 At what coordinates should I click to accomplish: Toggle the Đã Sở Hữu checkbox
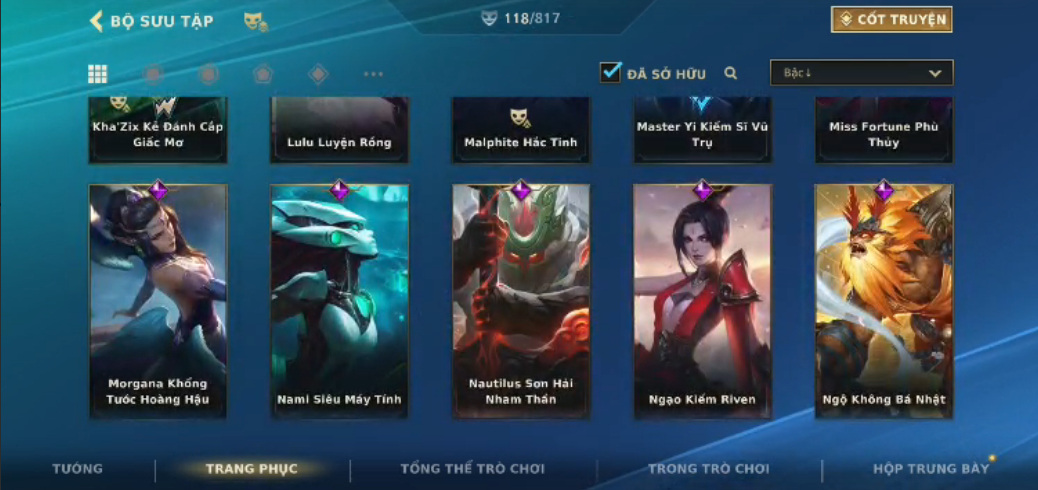(x=610, y=73)
